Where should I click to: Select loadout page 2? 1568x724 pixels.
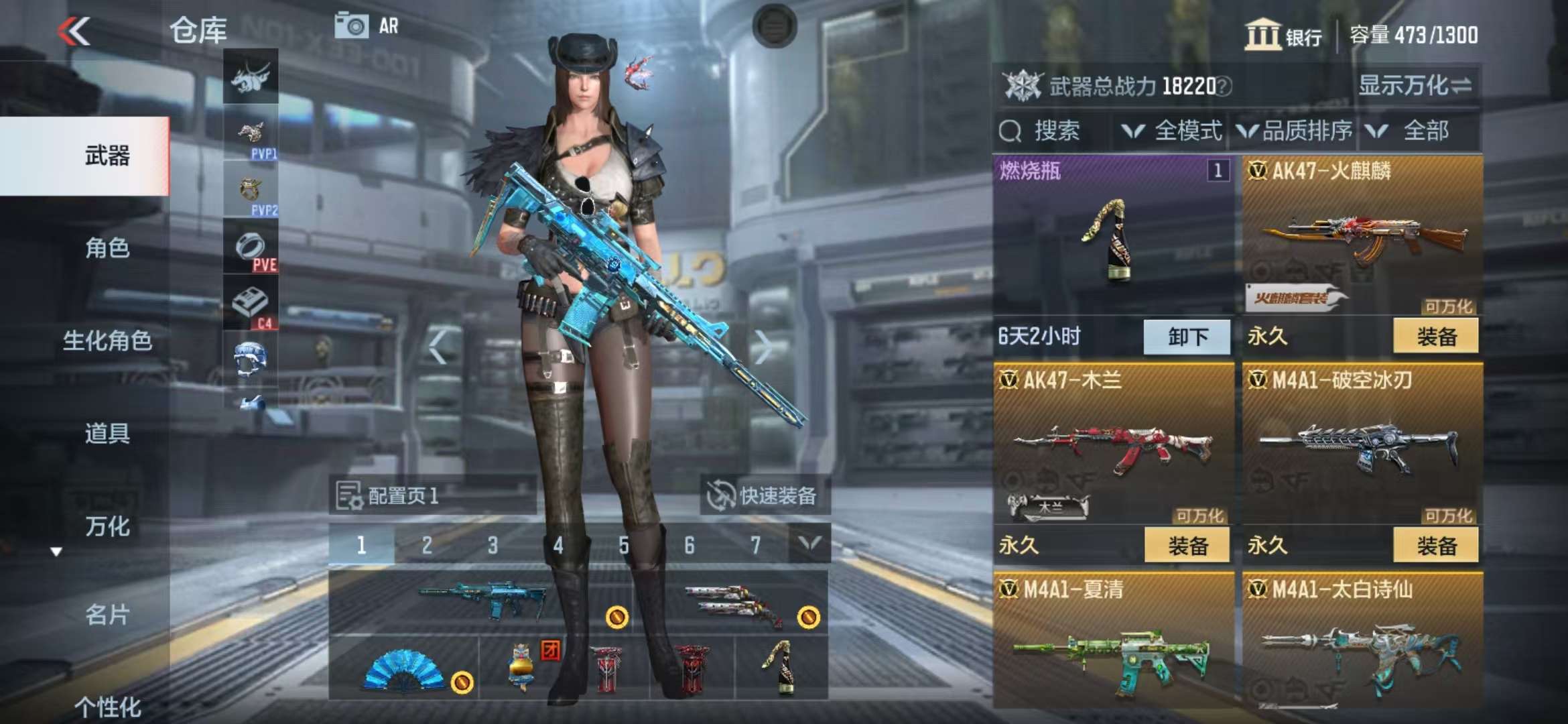[x=427, y=546]
